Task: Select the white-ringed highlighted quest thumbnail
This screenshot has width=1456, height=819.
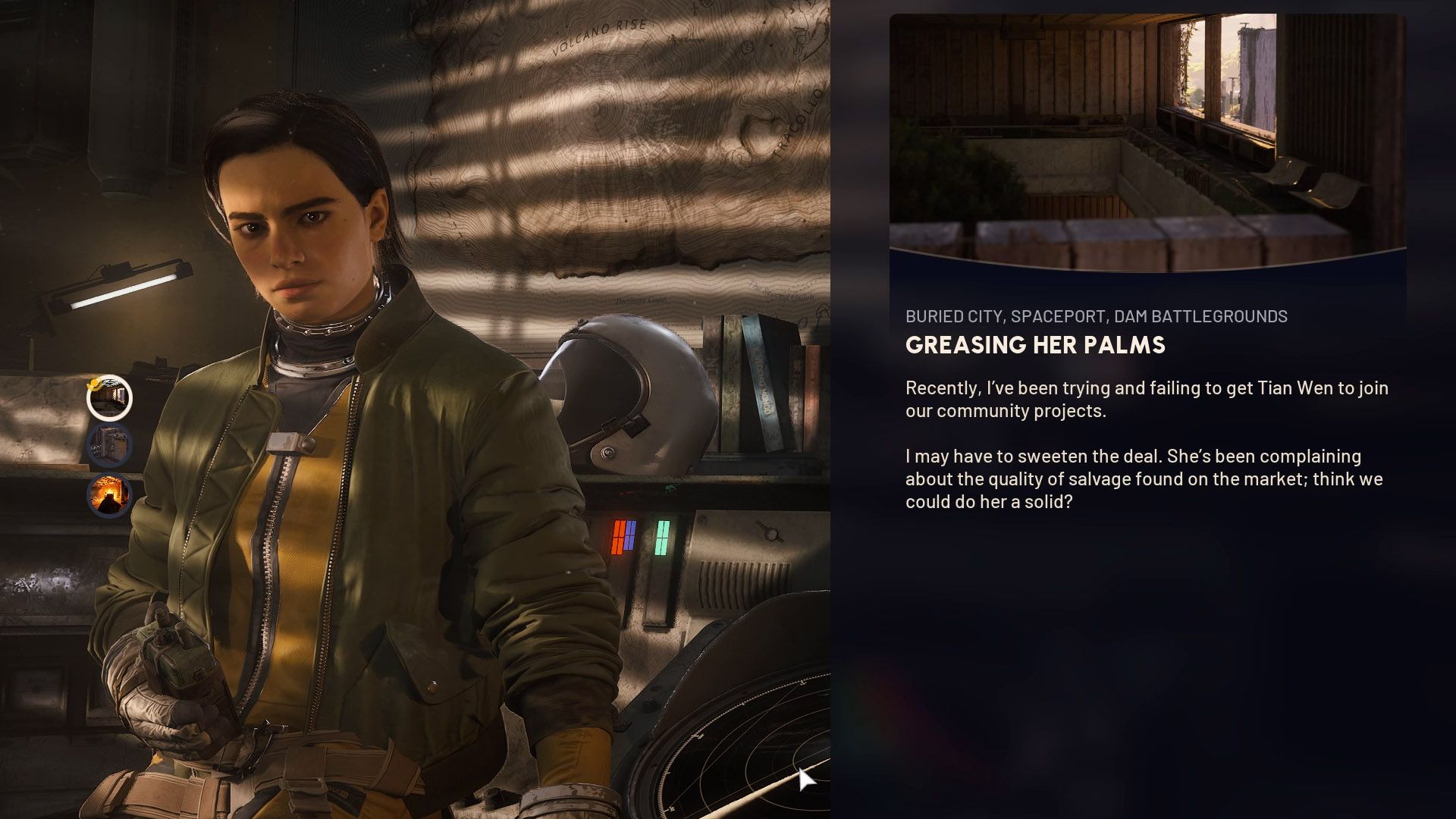Action: [109, 398]
